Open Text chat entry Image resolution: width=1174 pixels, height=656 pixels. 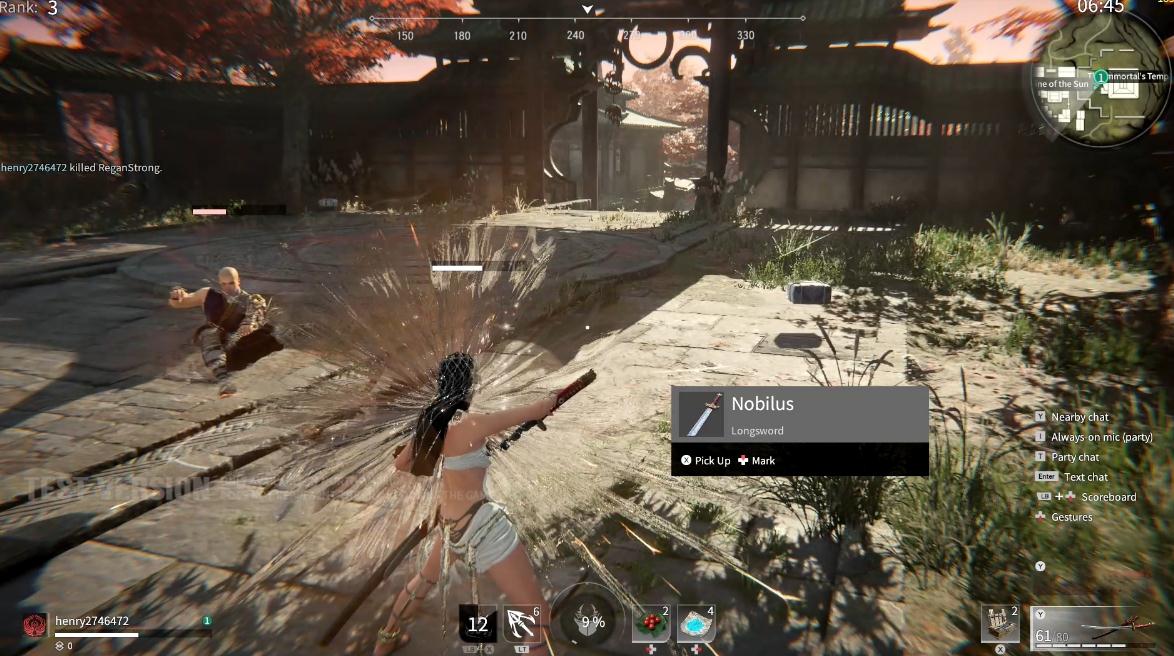[x=1085, y=477]
